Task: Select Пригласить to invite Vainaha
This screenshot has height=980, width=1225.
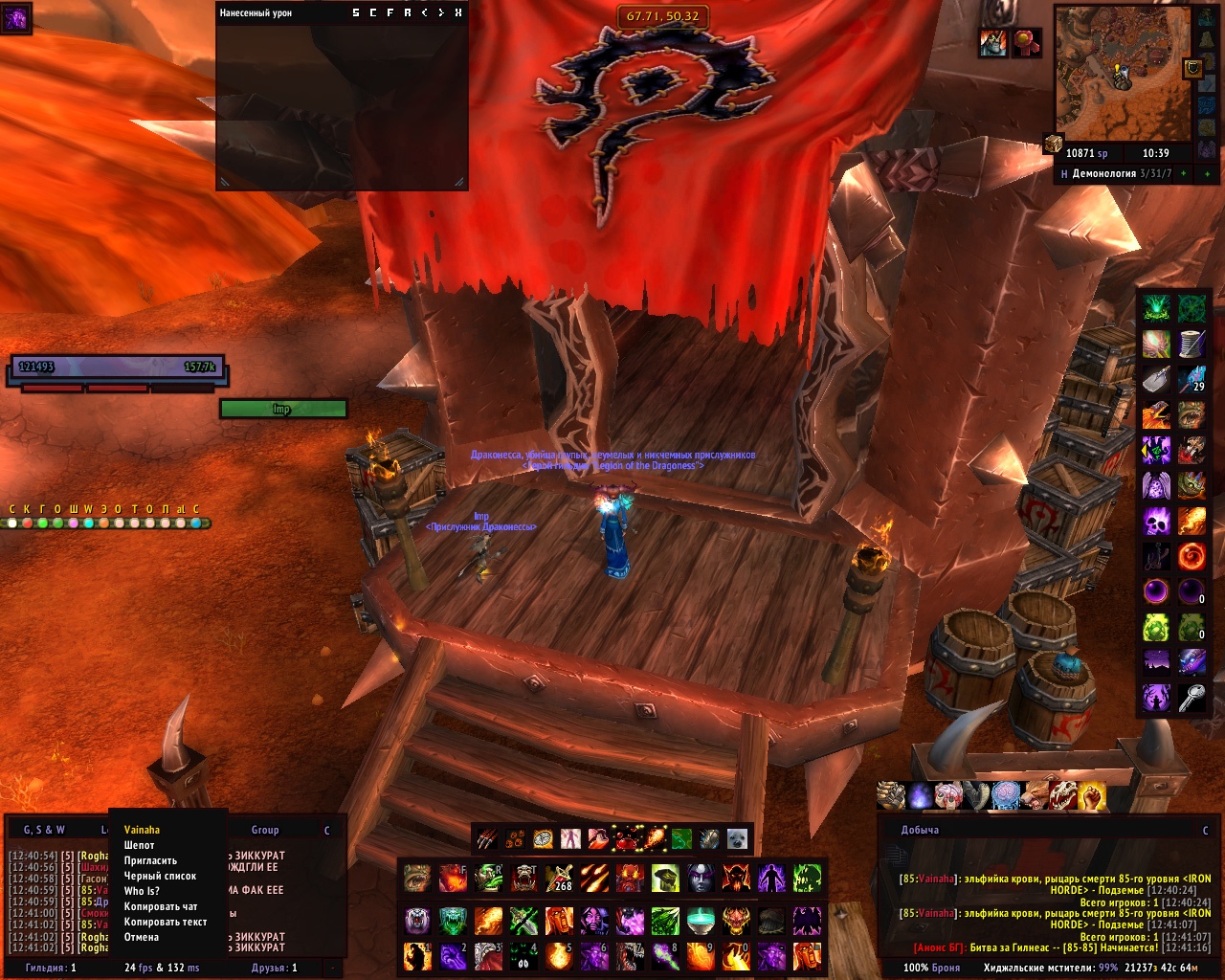Action: point(150,860)
